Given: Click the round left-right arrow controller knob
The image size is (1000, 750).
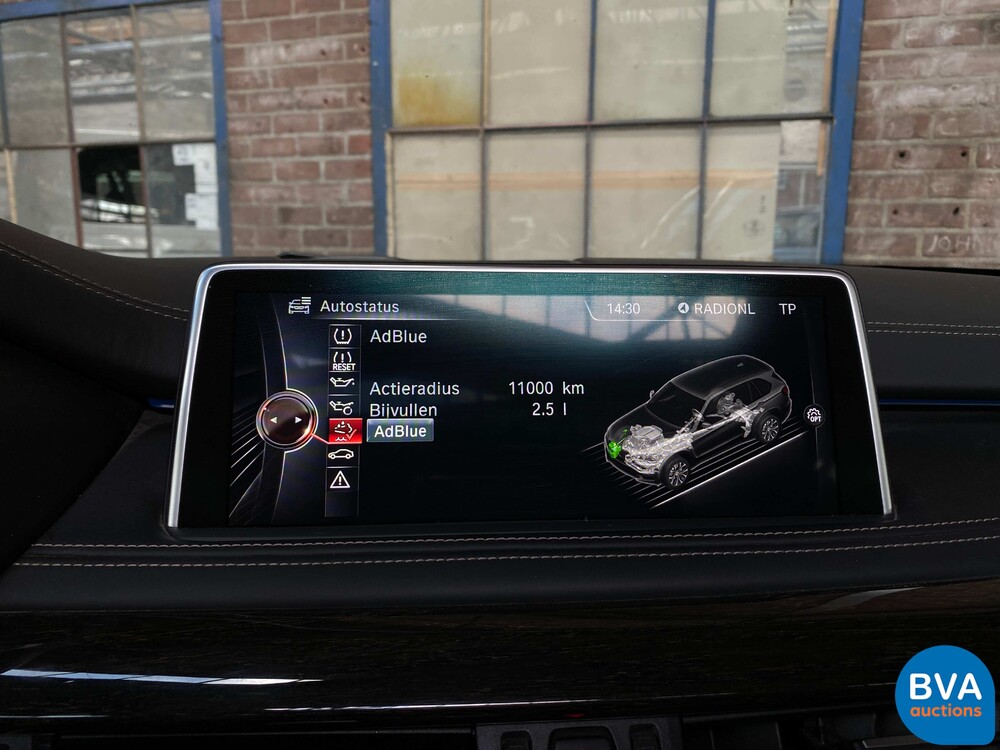Looking at the screenshot, I should coord(283,421).
